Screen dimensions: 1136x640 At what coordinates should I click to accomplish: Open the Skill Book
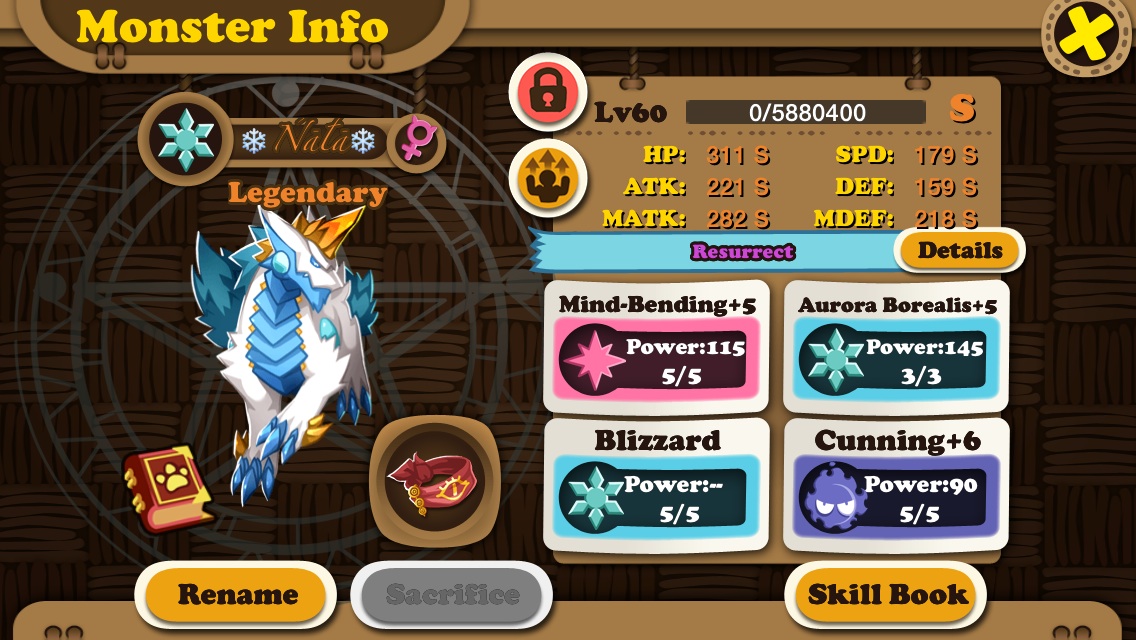(x=887, y=595)
